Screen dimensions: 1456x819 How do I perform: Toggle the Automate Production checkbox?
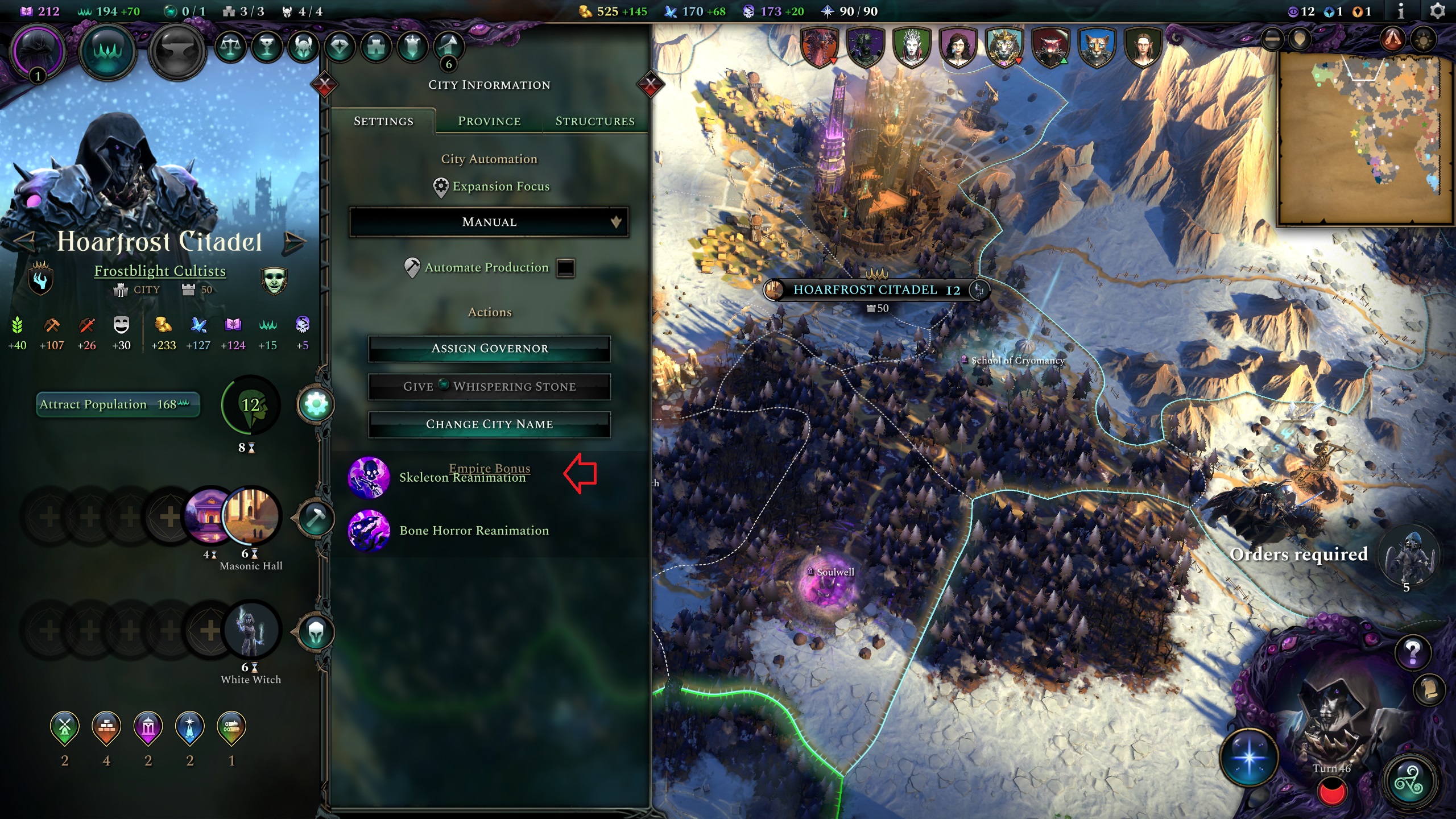tap(565, 268)
